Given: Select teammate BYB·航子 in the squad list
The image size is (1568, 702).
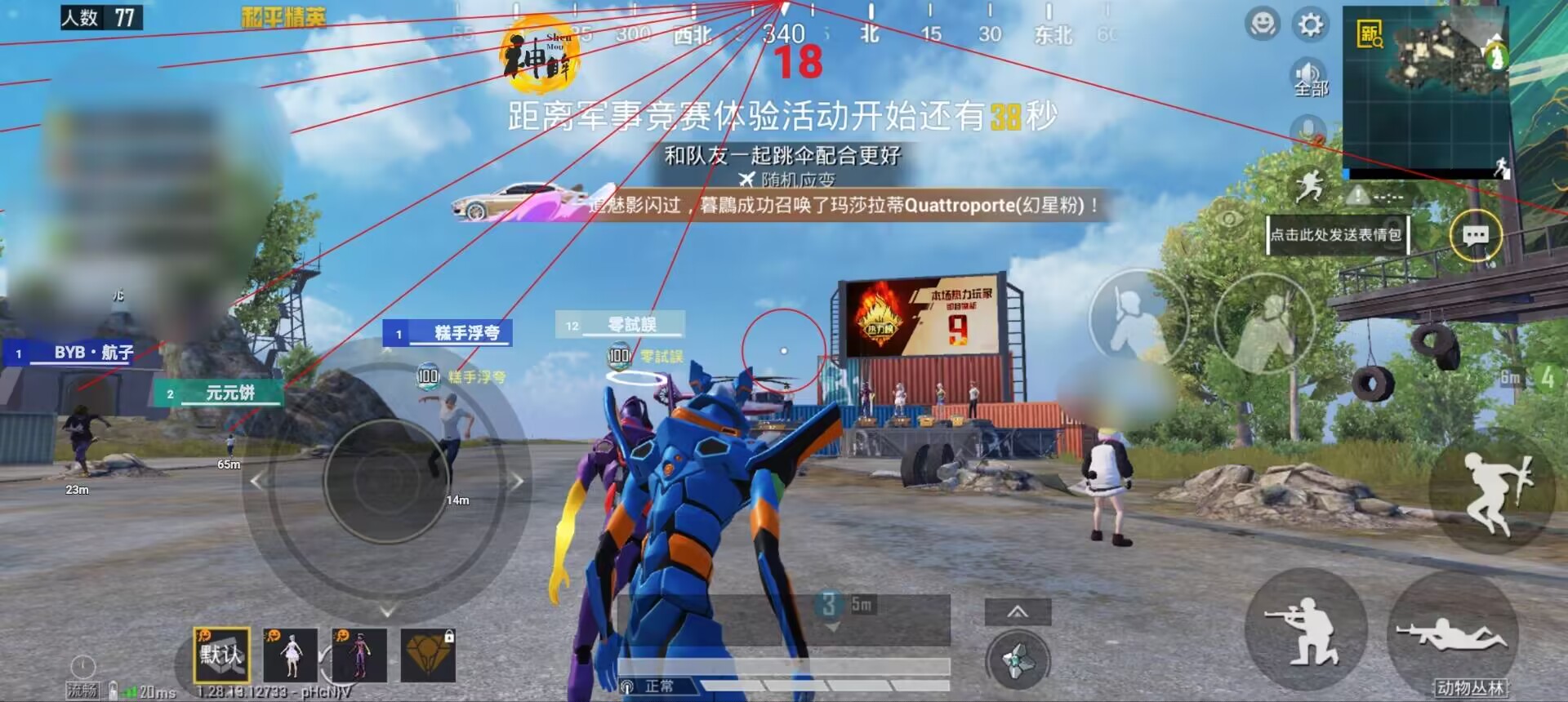Looking at the screenshot, I should [x=78, y=354].
